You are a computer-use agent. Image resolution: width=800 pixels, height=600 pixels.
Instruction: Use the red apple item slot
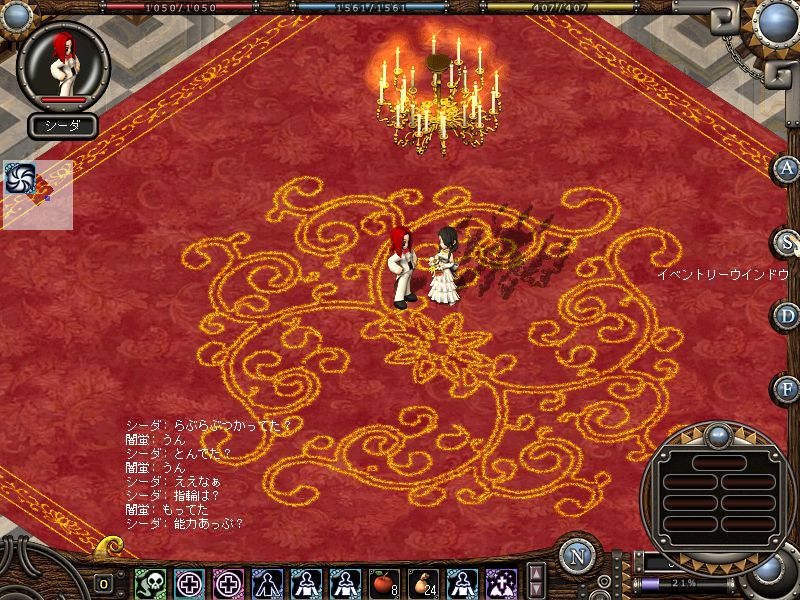tap(383, 583)
